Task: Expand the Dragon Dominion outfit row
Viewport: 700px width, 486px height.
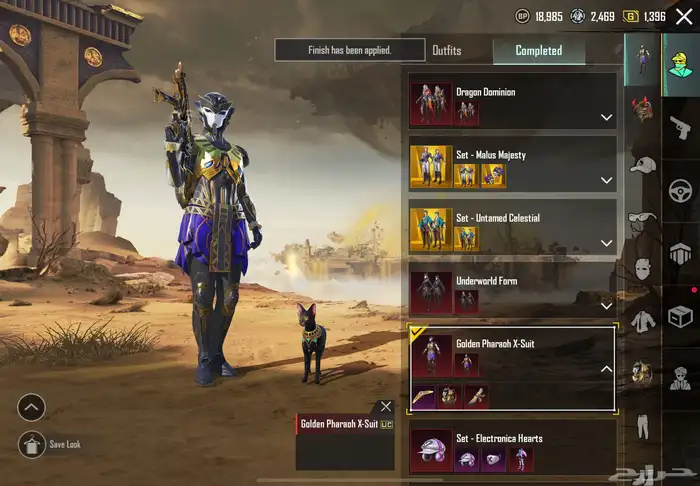Action: [606, 117]
